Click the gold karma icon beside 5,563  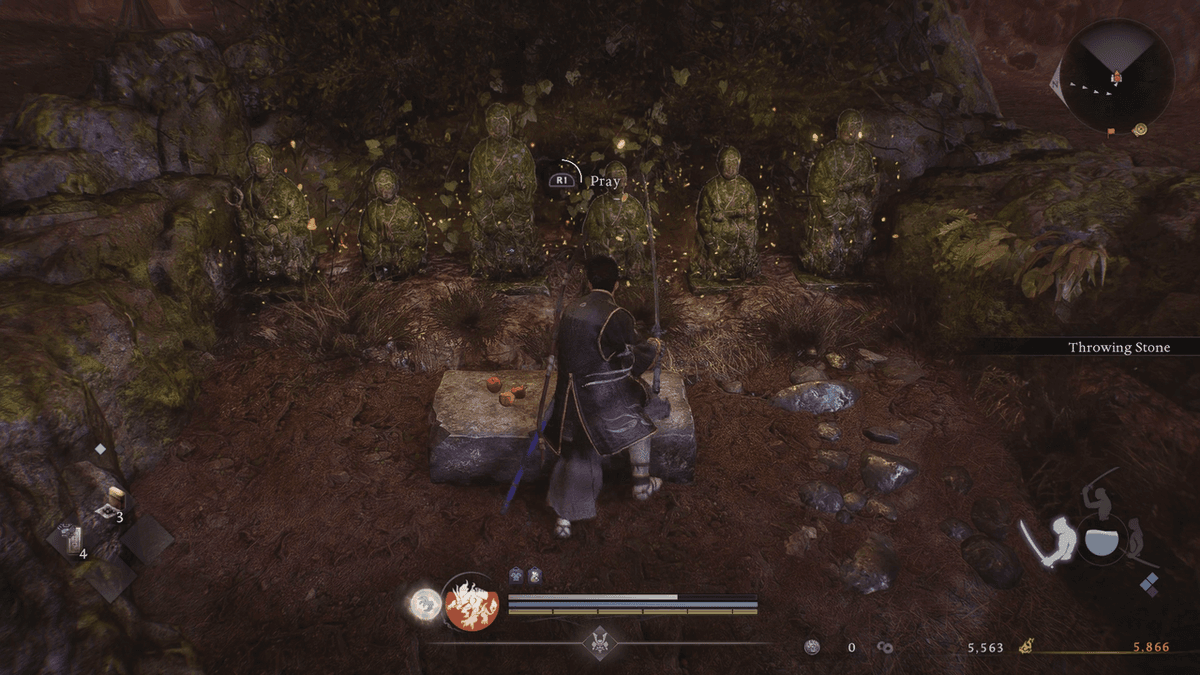coord(1025,647)
